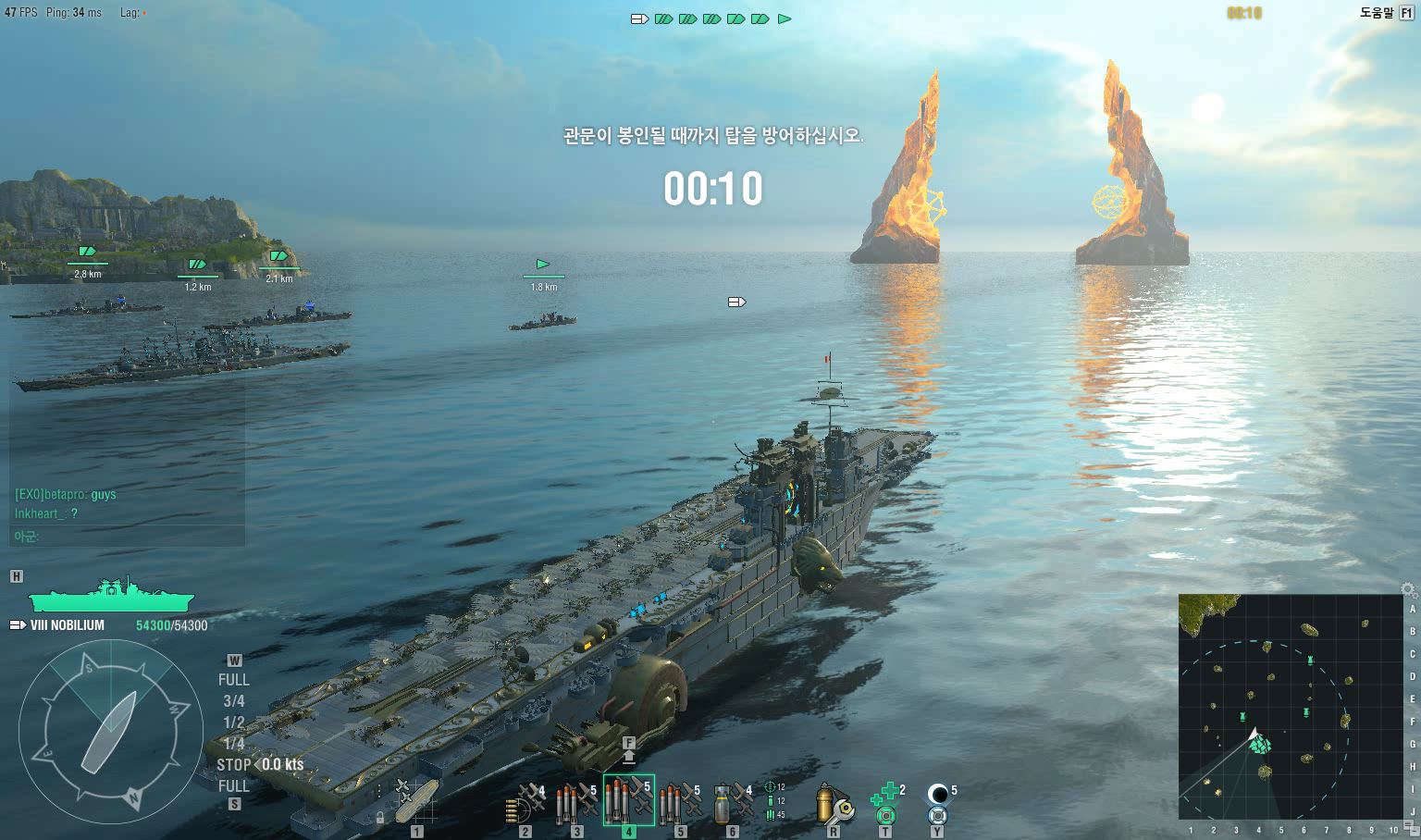
Task: Focus the team chat input field
Action: 128,537
